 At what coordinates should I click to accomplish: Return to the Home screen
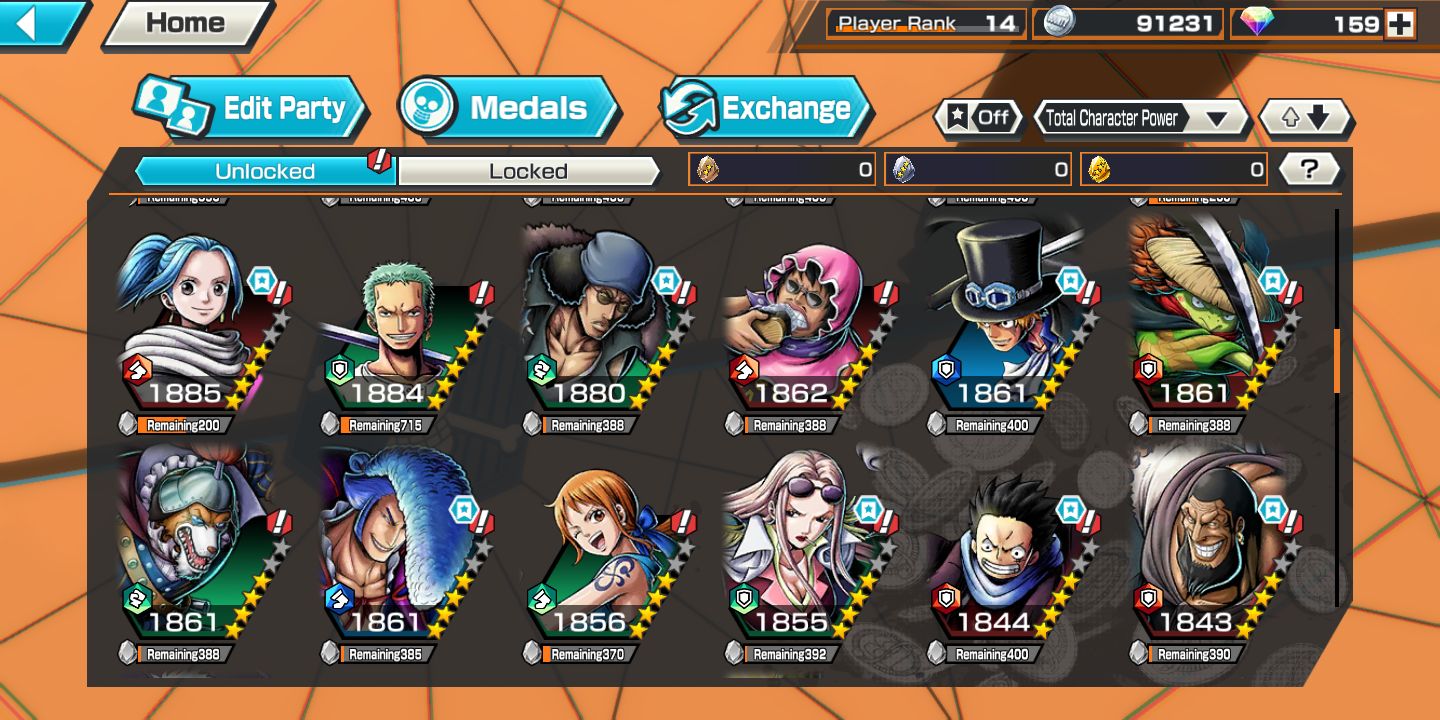tap(186, 24)
